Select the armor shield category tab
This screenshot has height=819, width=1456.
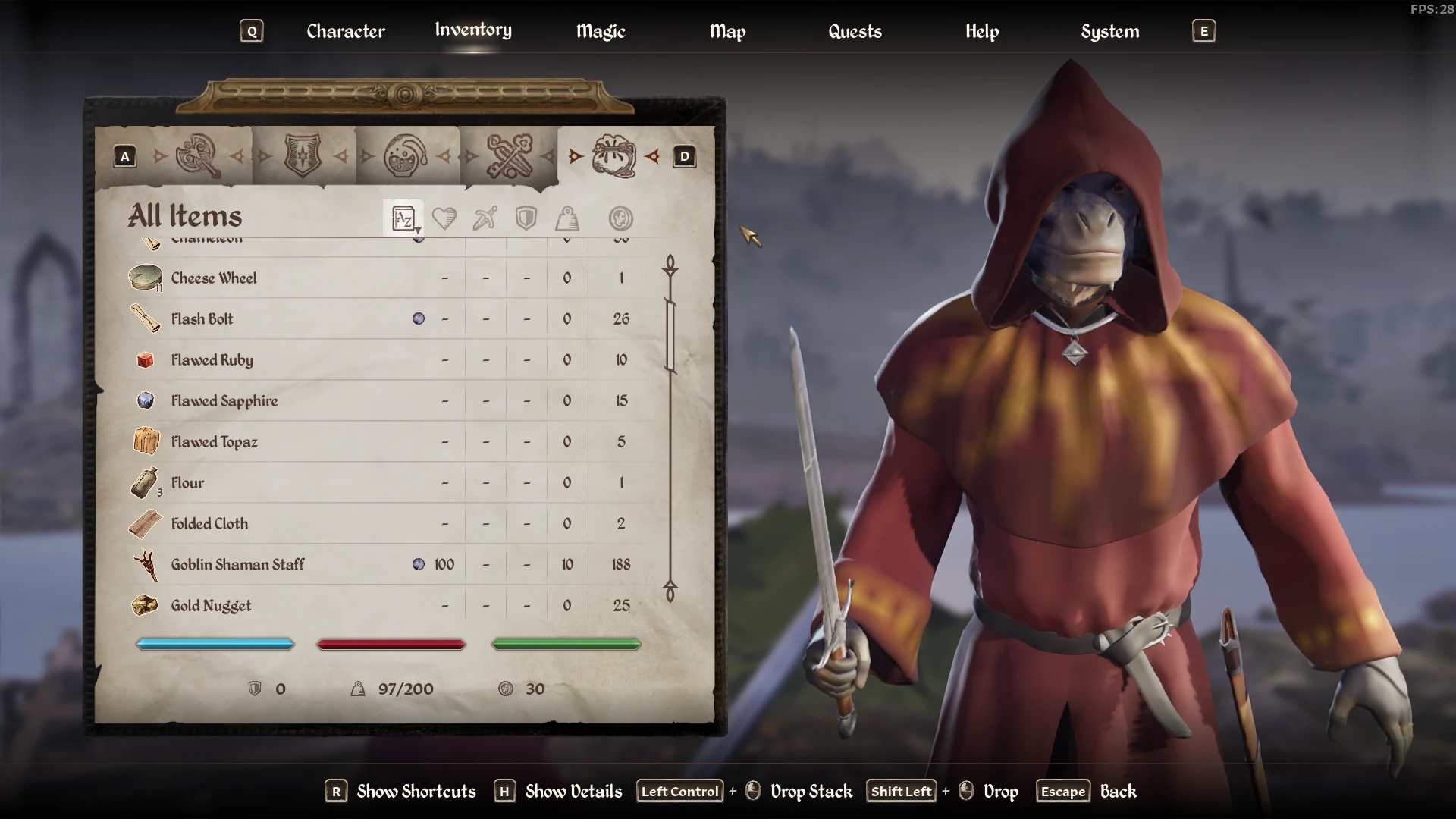click(302, 156)
